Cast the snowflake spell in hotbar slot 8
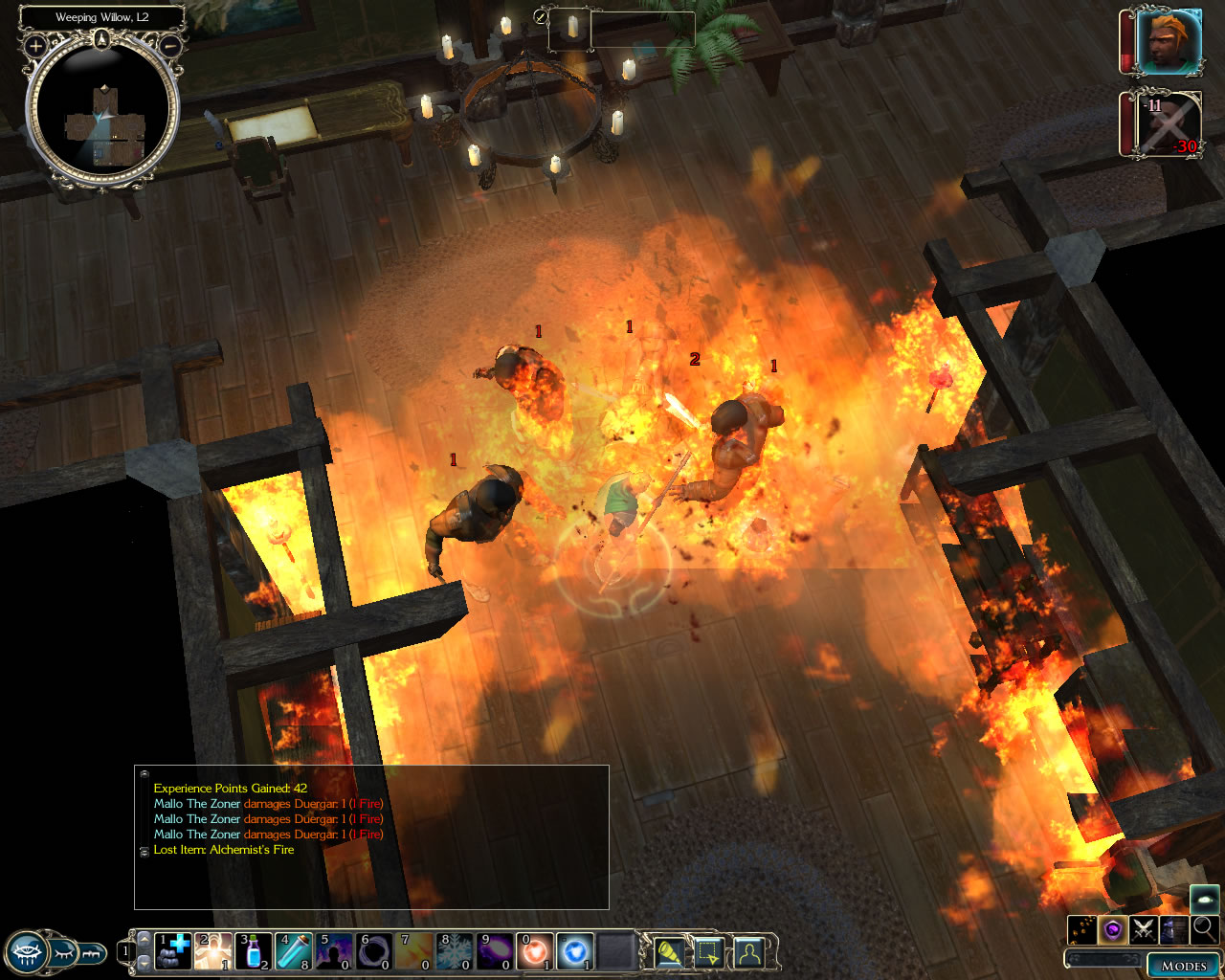Image resolution: width=1225 pixels, height=980 pixels. [x=455, y=951]
